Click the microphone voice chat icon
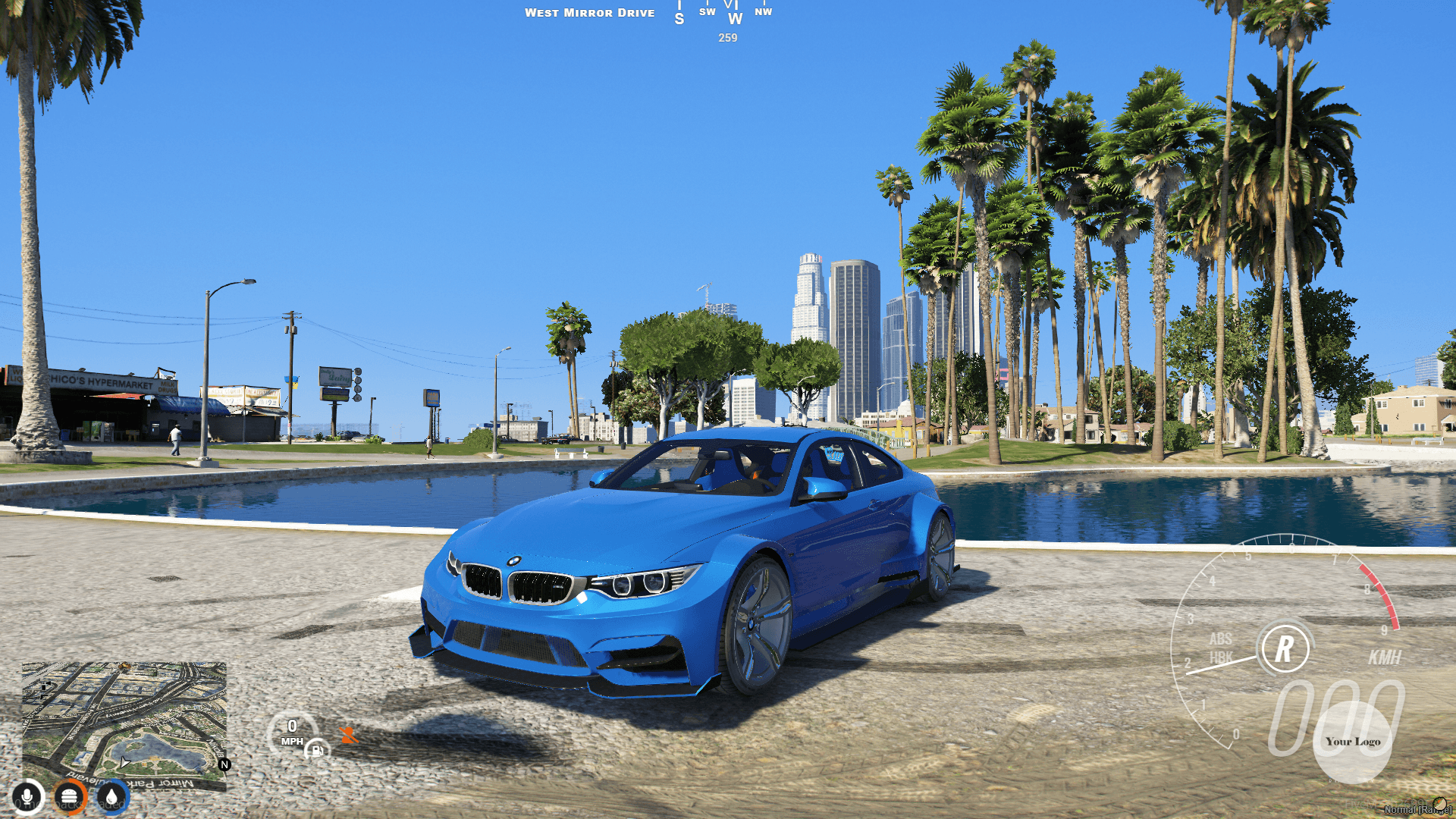The image size is (1456, 819). coord(27,797)
